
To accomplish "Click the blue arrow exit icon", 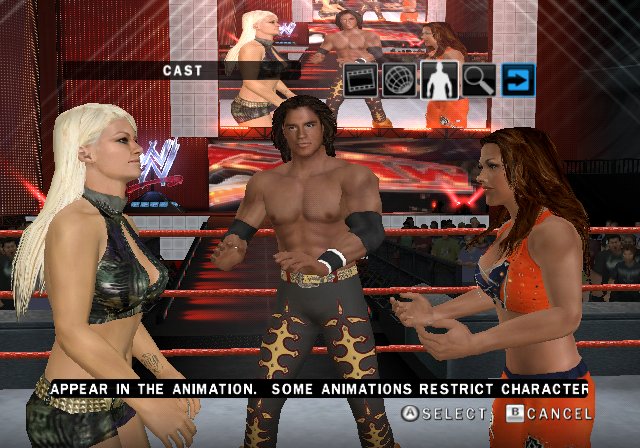I will [x=518, y=79].
